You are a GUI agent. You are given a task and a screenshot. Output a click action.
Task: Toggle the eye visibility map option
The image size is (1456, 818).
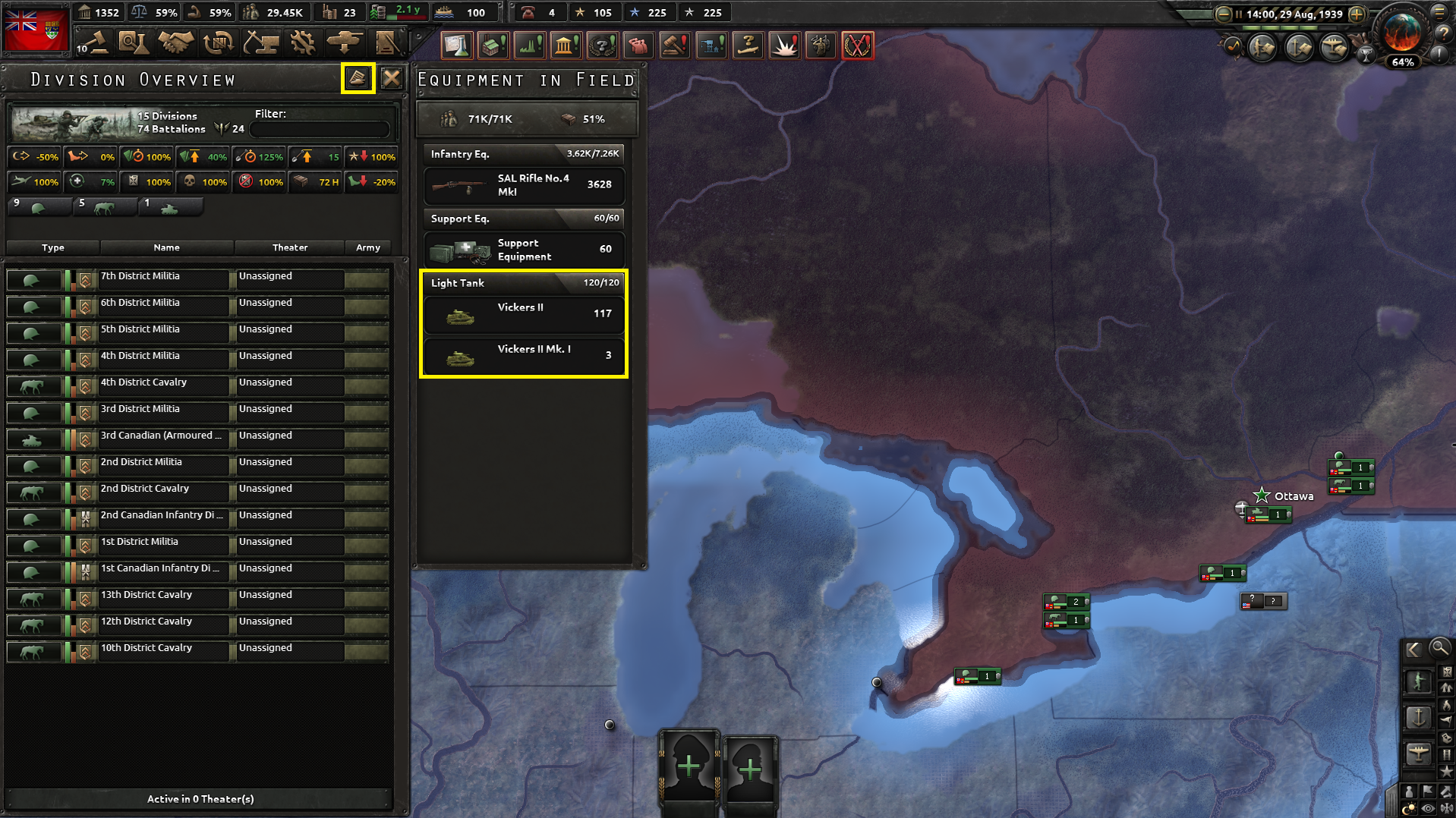pyautogui.click(x=1427, y=807)
